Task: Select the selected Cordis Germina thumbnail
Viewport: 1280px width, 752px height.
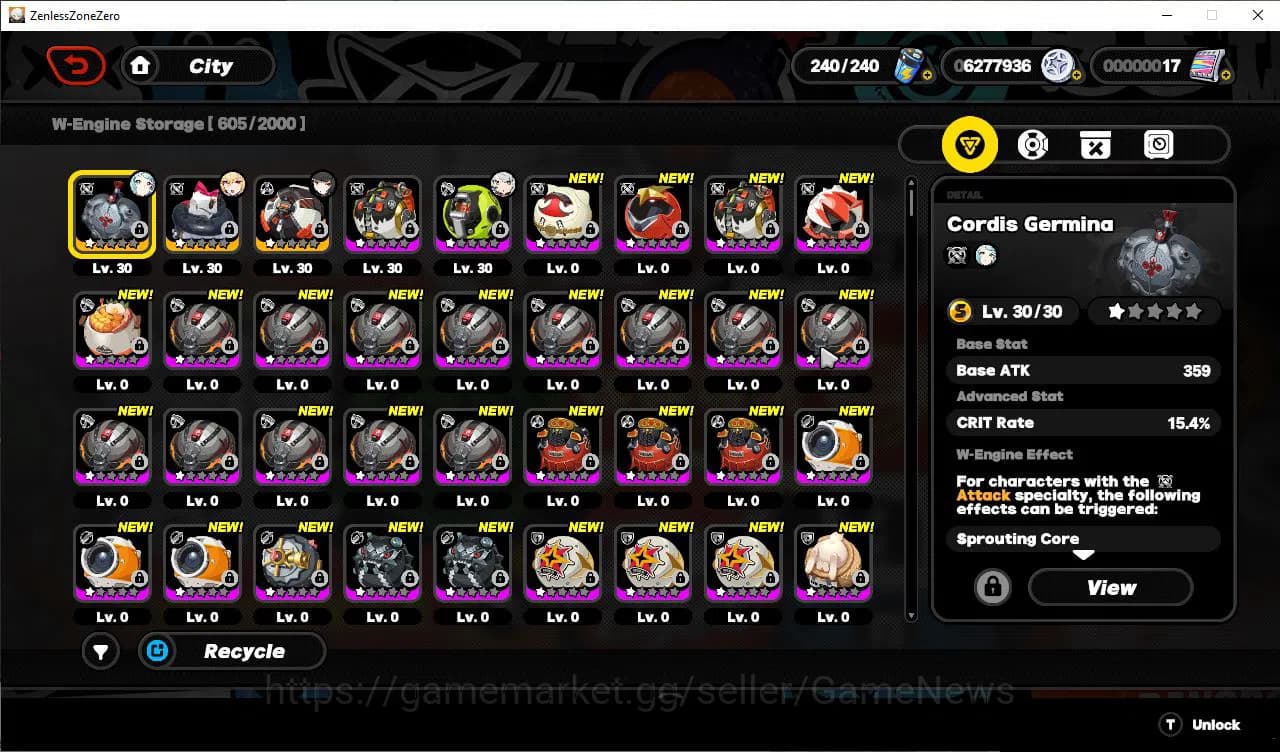Action: click(x=112, y=212)
